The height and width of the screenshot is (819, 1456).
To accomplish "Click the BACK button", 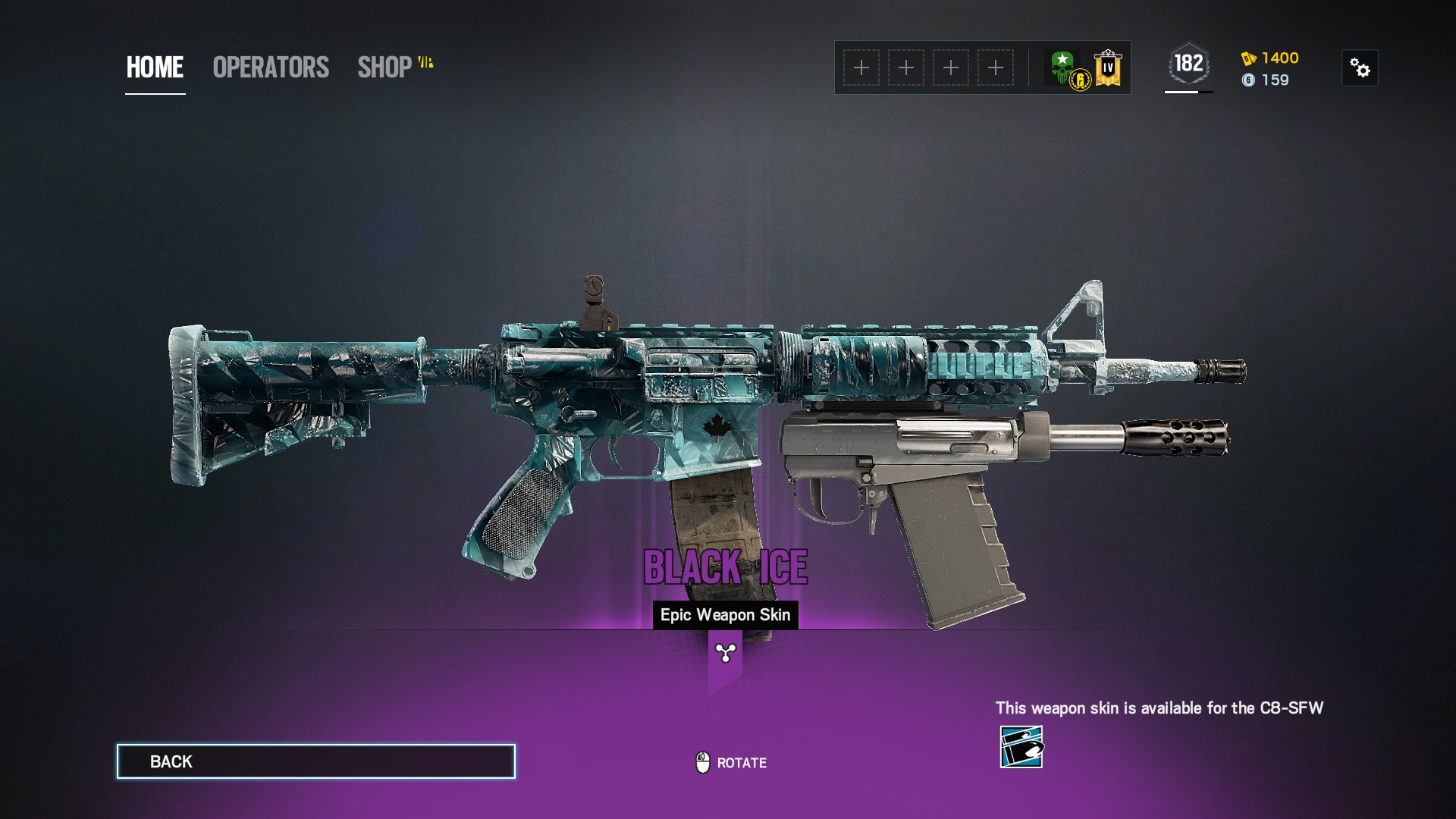I will 315,761.
